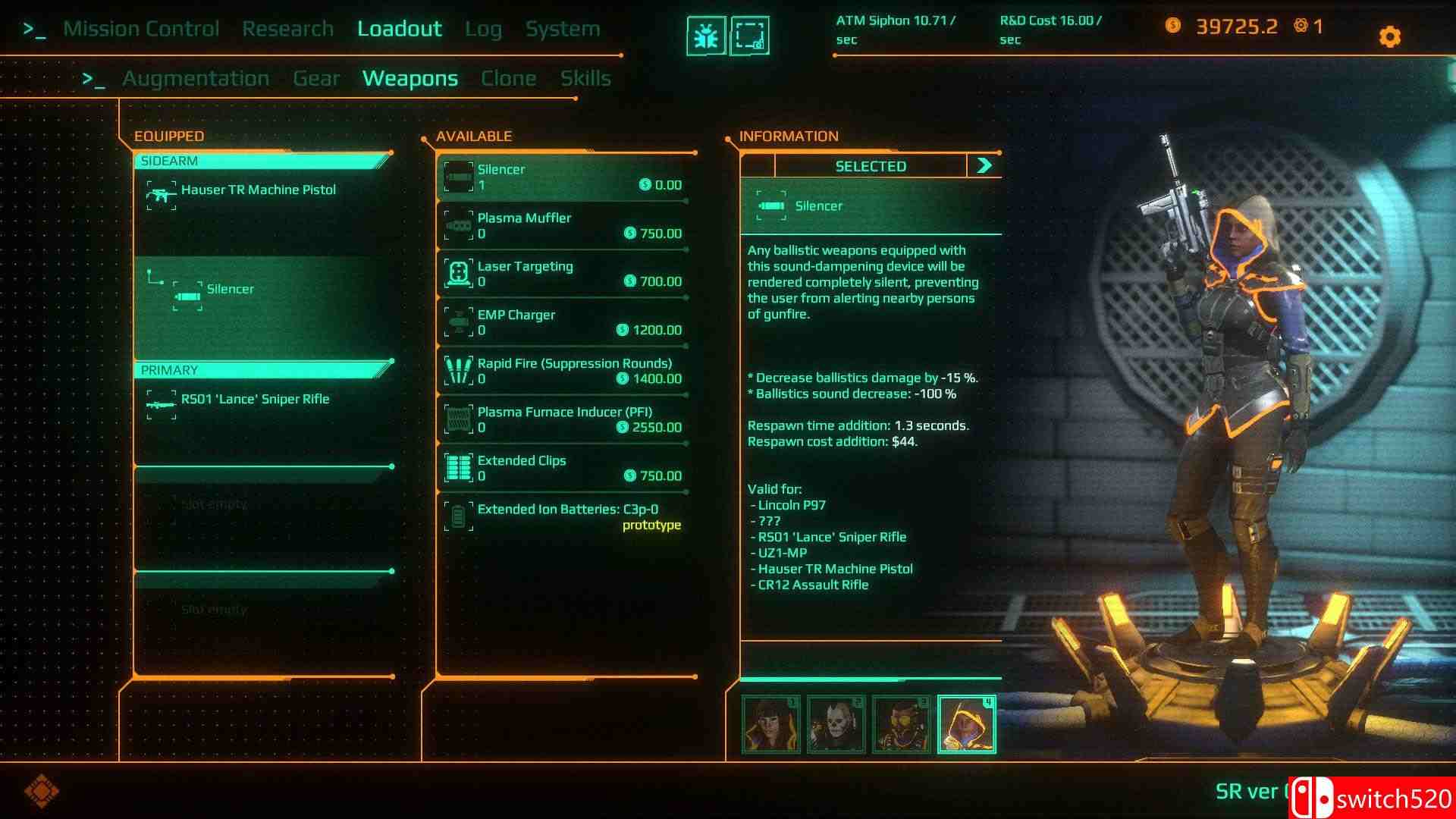This screenshot has width=1456, height=819.
Task: Click the EMP Charger icon
Action: click(x=459, y=321)
